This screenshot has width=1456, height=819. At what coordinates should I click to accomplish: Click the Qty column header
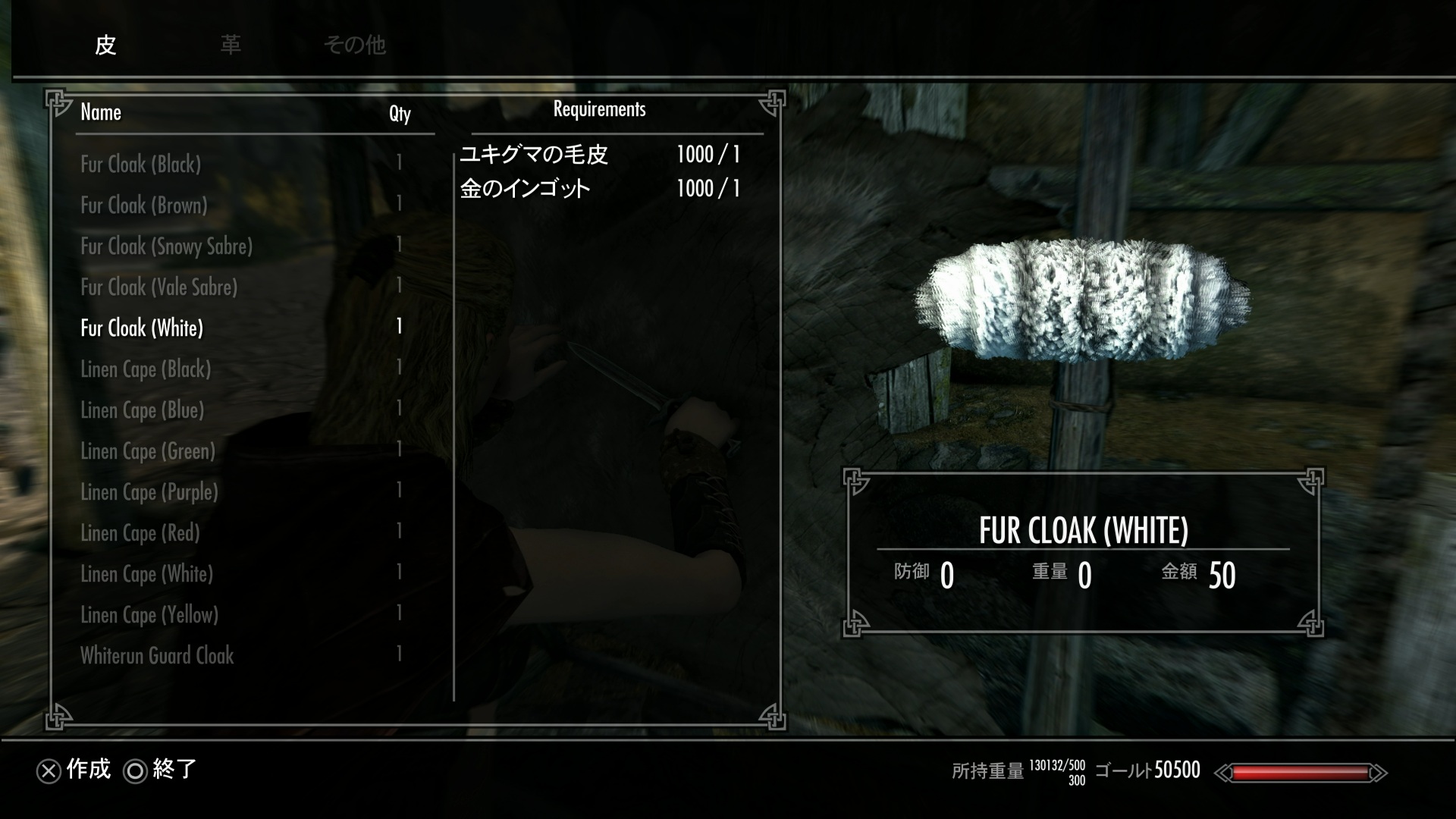(400, 114)
